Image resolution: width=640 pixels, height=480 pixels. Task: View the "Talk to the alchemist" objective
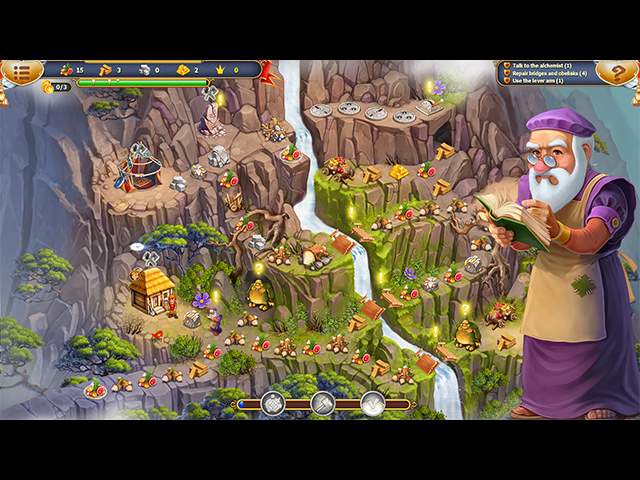click(x=549, y=65)
